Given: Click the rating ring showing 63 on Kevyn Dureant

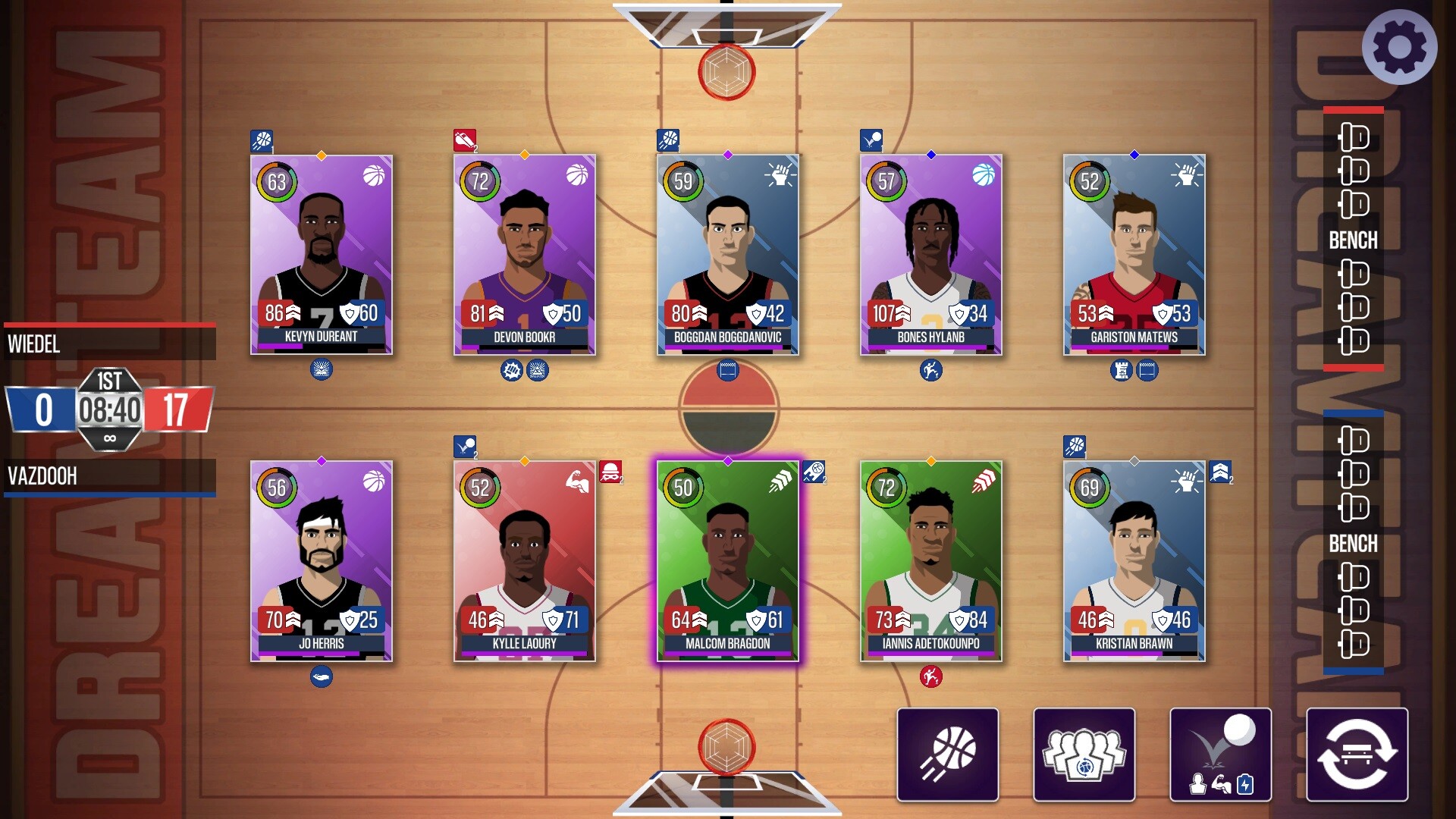Looking at the screenshot, I should click(276, 183).
